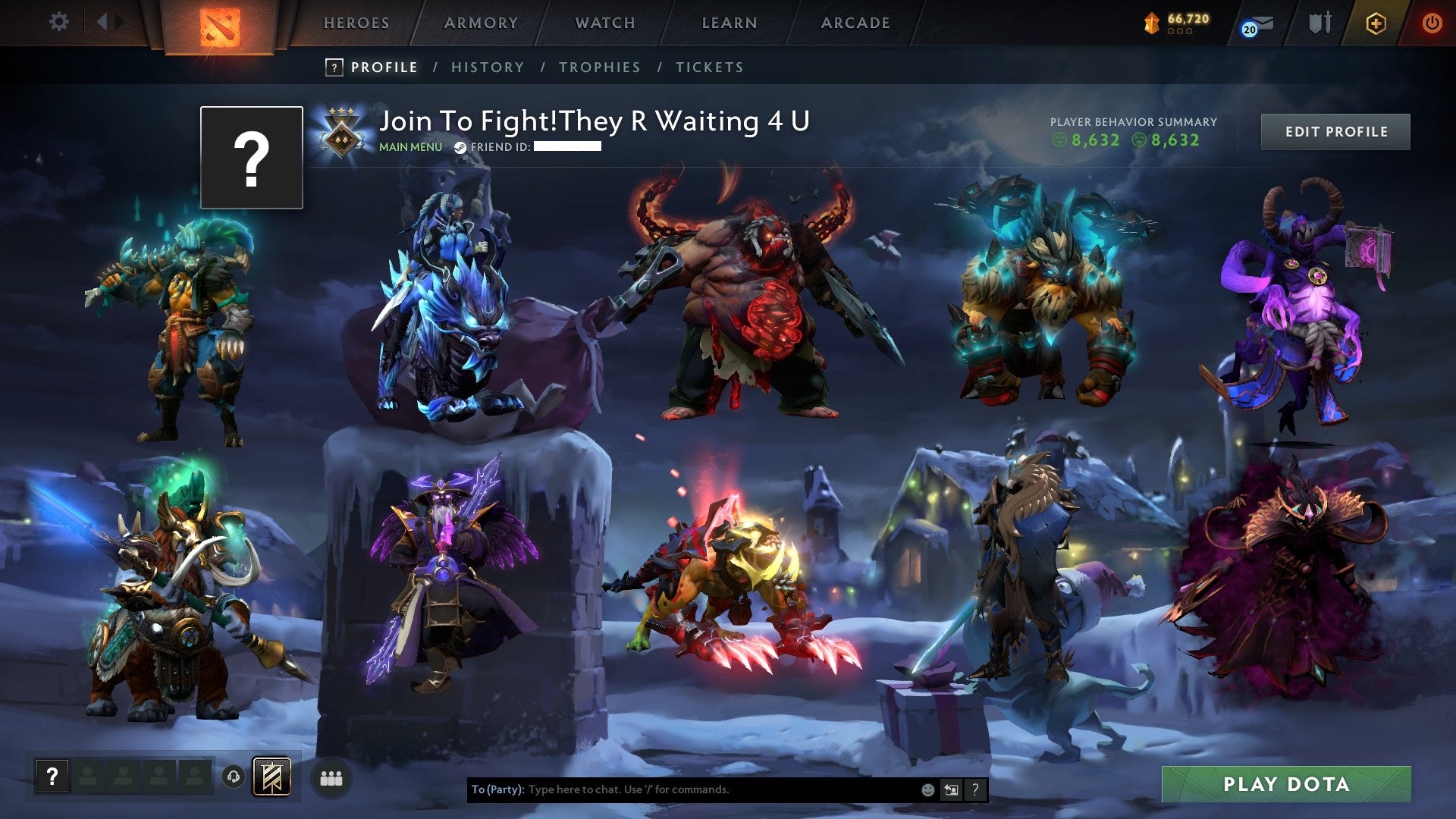Click the guild flag emblem near party slots
1456x819 pixels.
271,777
